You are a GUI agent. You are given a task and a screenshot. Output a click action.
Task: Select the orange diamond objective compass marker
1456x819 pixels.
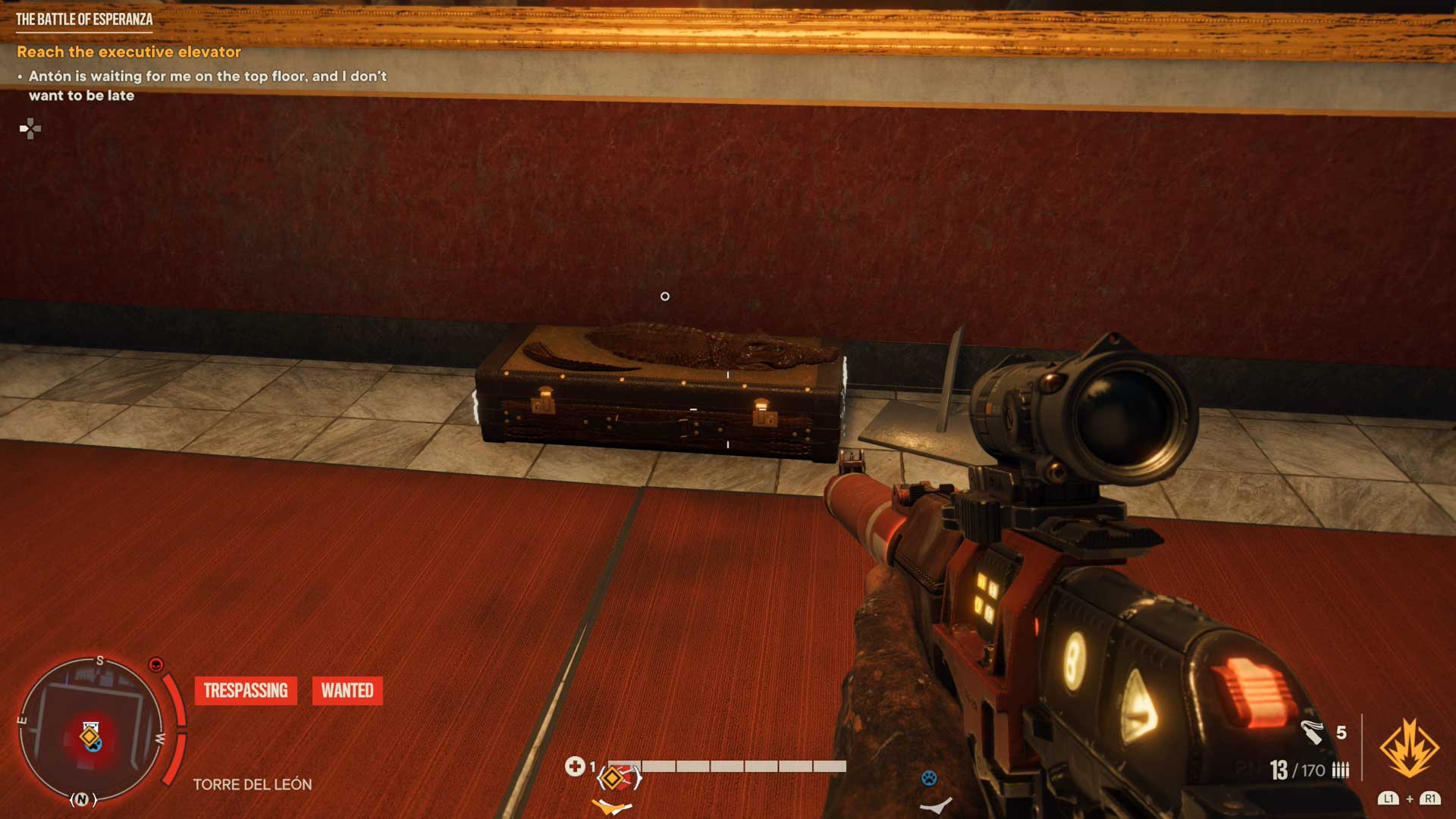coord(612,778)
